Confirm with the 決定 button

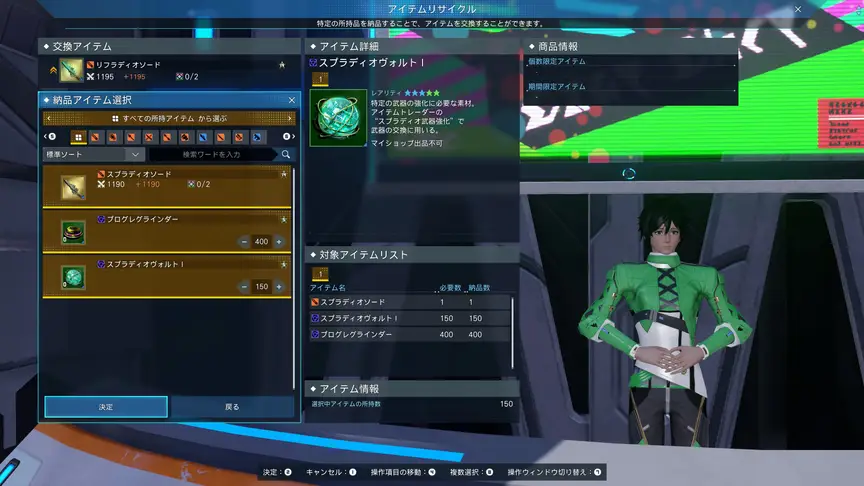tap(106, 407)
